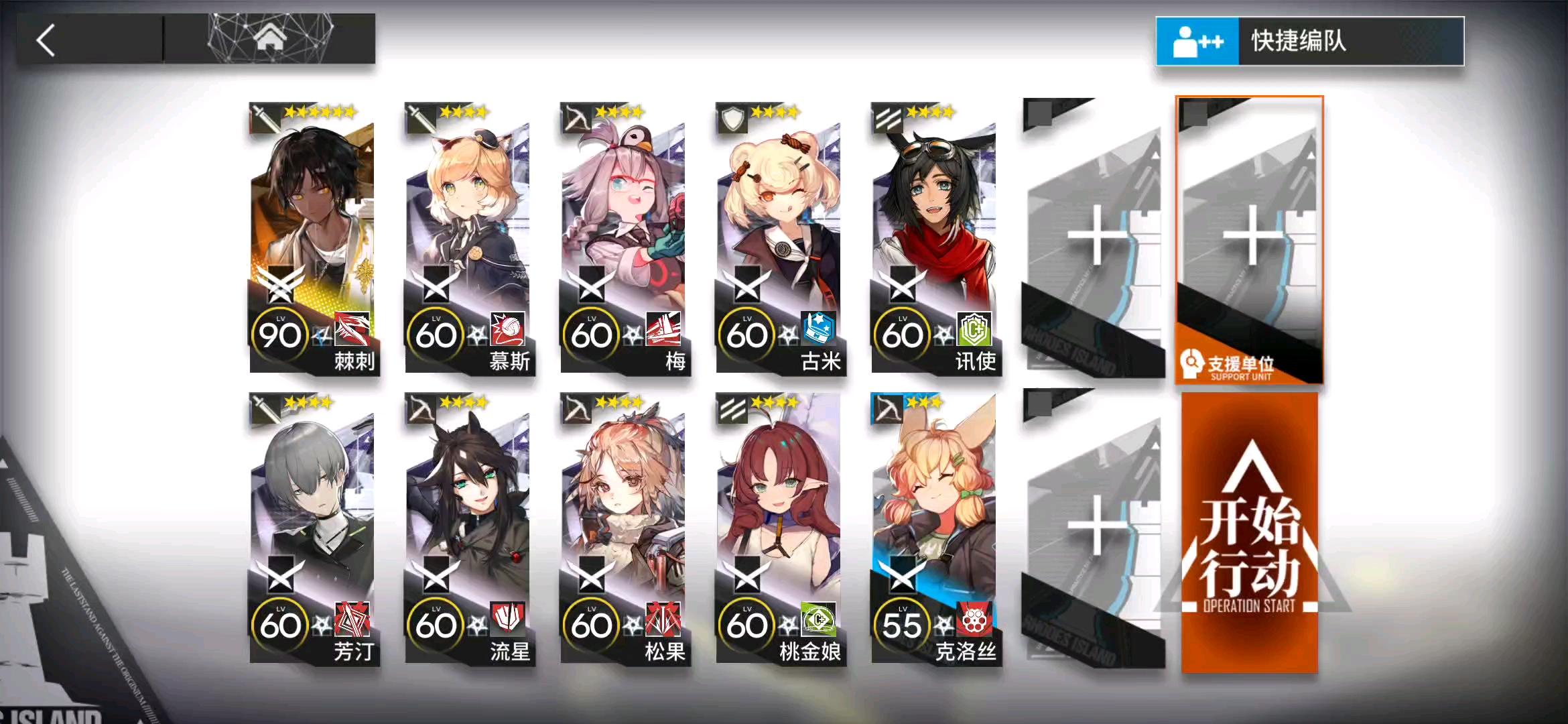Image resolution: width=1568 pixels, height=724 pixels.
Task: Click the home icon at the top
Action: point(271,37)
